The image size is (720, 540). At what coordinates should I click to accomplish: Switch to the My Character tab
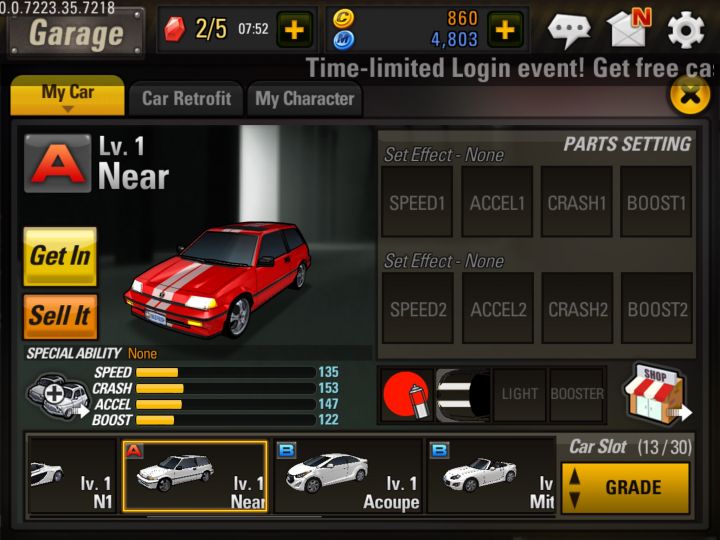(304, 99)
